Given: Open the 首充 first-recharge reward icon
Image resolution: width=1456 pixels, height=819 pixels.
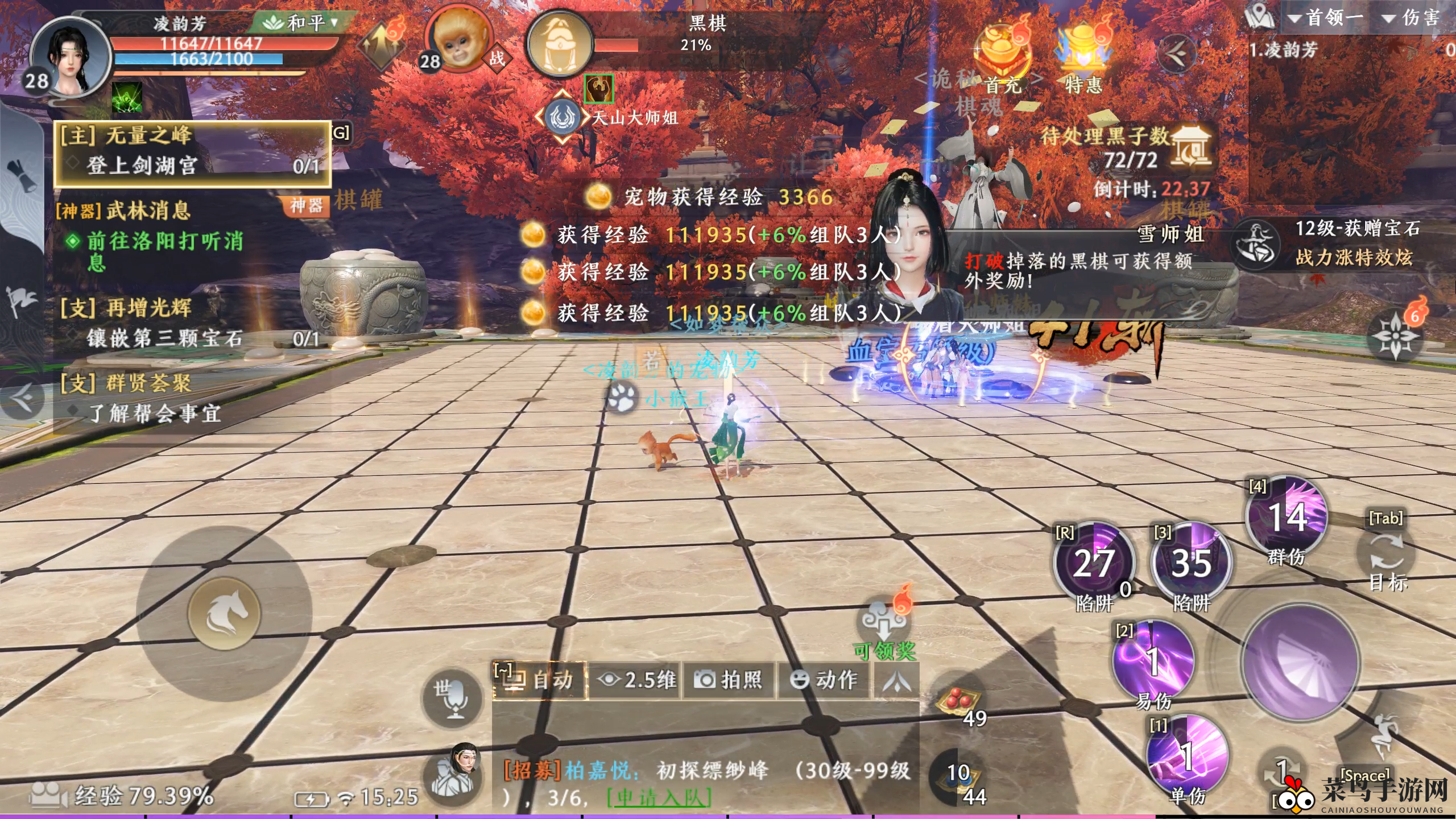Looking at the screenshot, I should pyautogui.click(x=1002, y=57).
